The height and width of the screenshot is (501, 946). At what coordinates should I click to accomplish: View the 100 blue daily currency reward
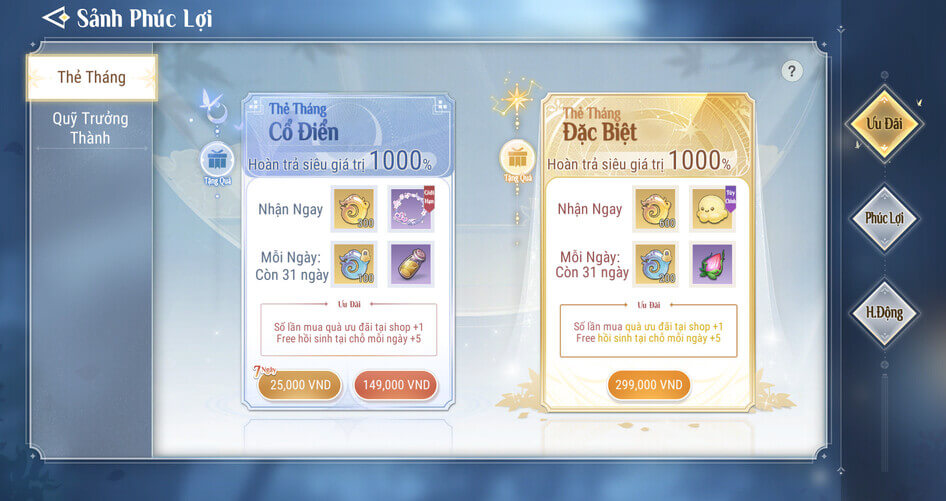pyautogui.click(x=354, y=265)
